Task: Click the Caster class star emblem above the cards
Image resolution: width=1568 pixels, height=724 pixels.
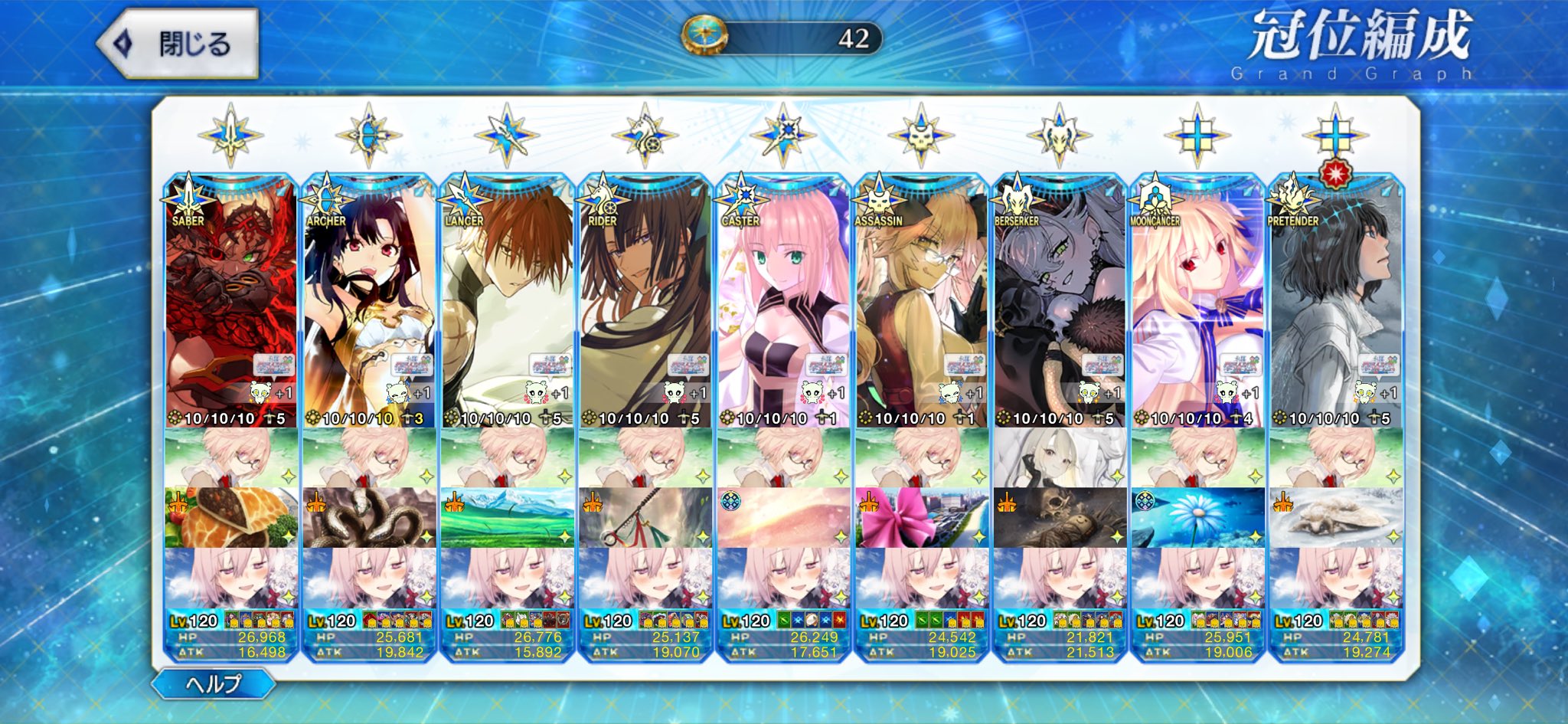Action: (x=783, y=135)
